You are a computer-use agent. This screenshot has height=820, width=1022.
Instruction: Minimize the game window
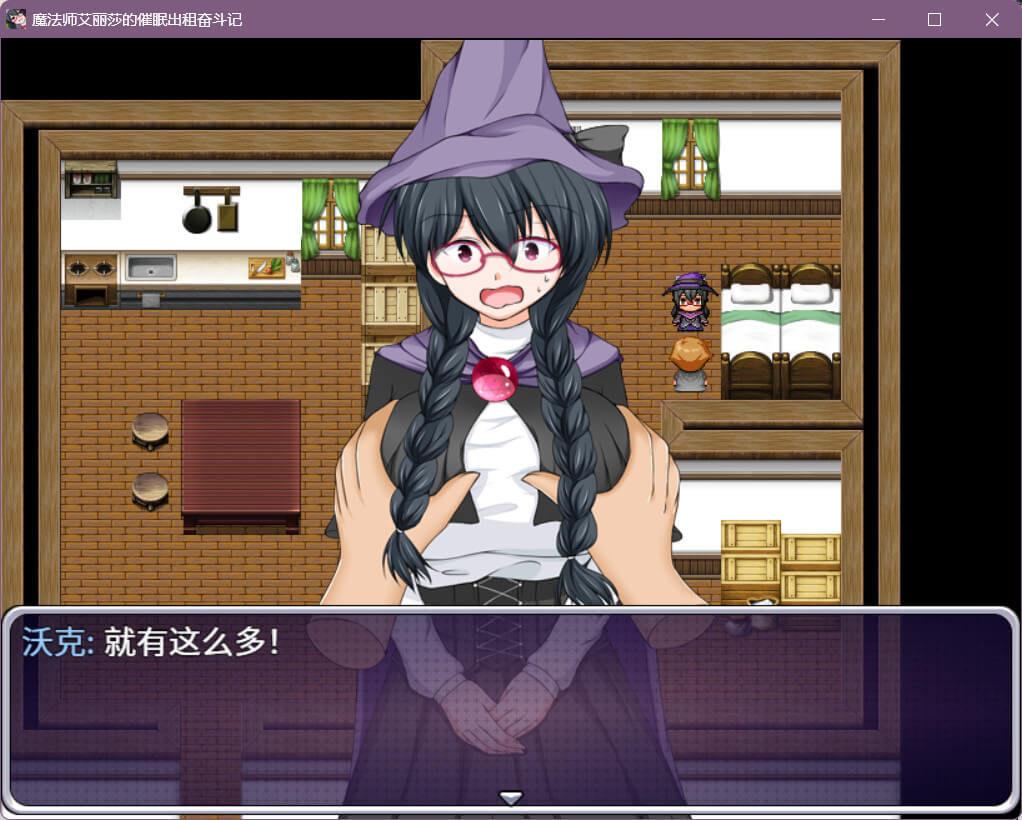(878, 20)
